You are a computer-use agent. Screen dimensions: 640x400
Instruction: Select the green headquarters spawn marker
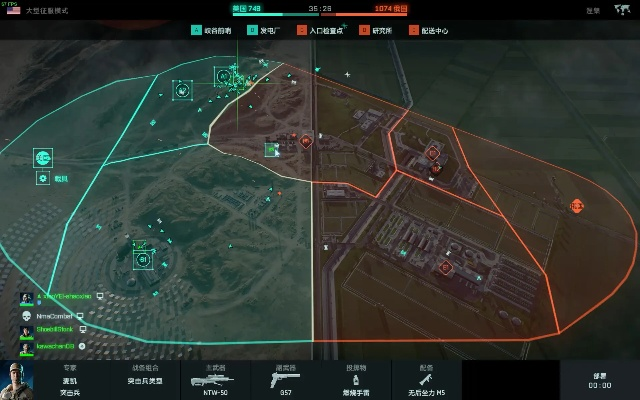click(43, 157)
